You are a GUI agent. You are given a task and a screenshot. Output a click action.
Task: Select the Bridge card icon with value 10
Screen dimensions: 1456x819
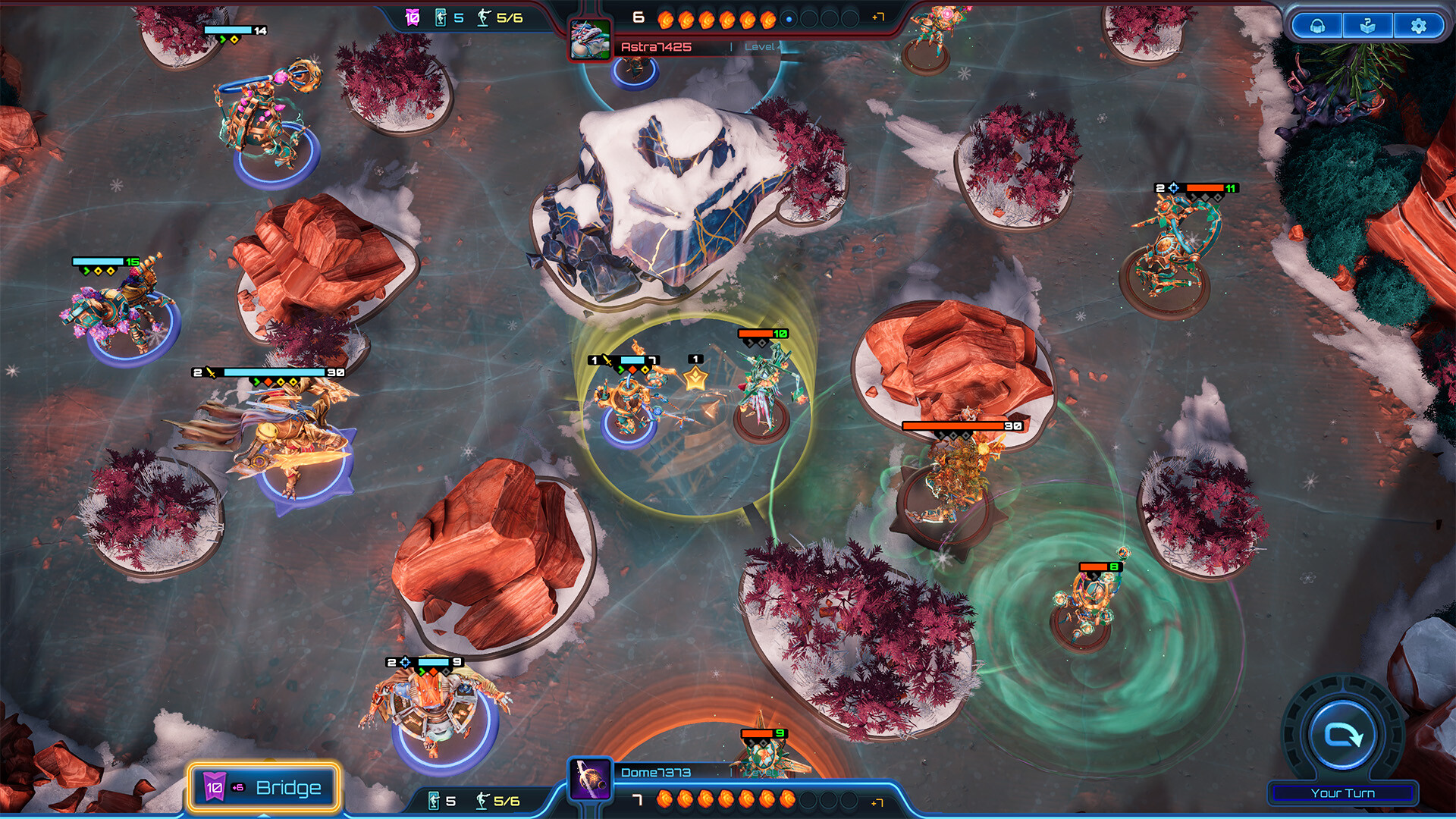(215, 787)
